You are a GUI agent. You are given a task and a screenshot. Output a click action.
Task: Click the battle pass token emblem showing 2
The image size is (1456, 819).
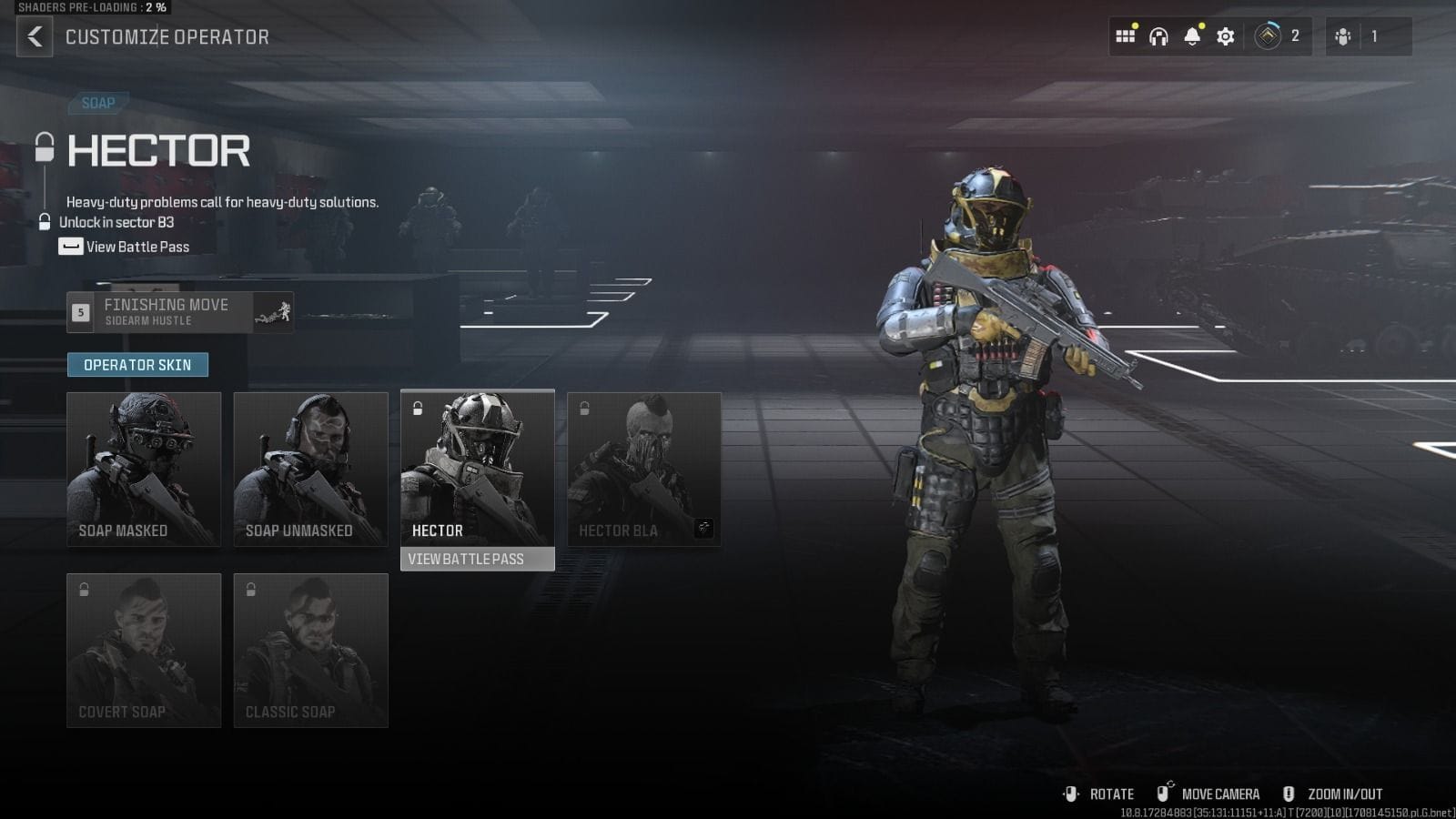click(x=1269, y=36)
